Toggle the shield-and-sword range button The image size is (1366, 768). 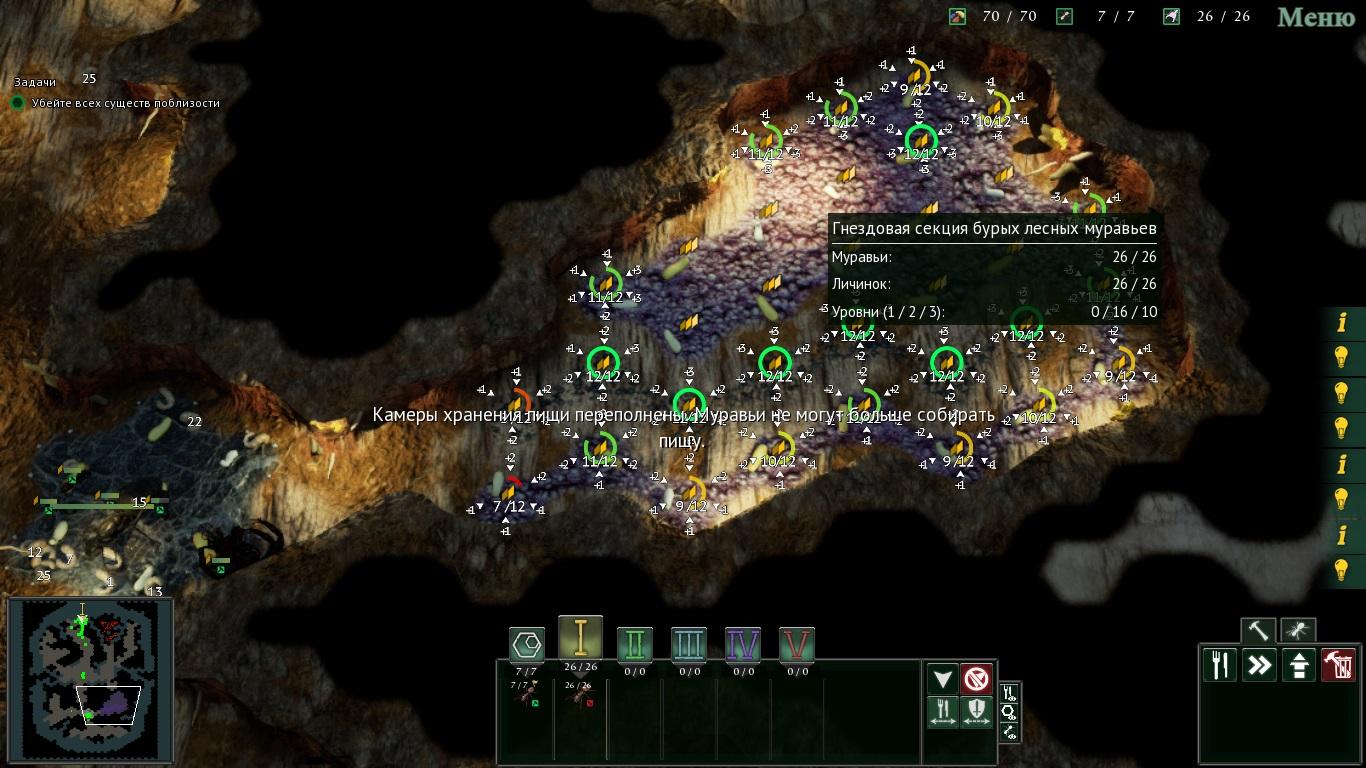(x=977, y=713)
